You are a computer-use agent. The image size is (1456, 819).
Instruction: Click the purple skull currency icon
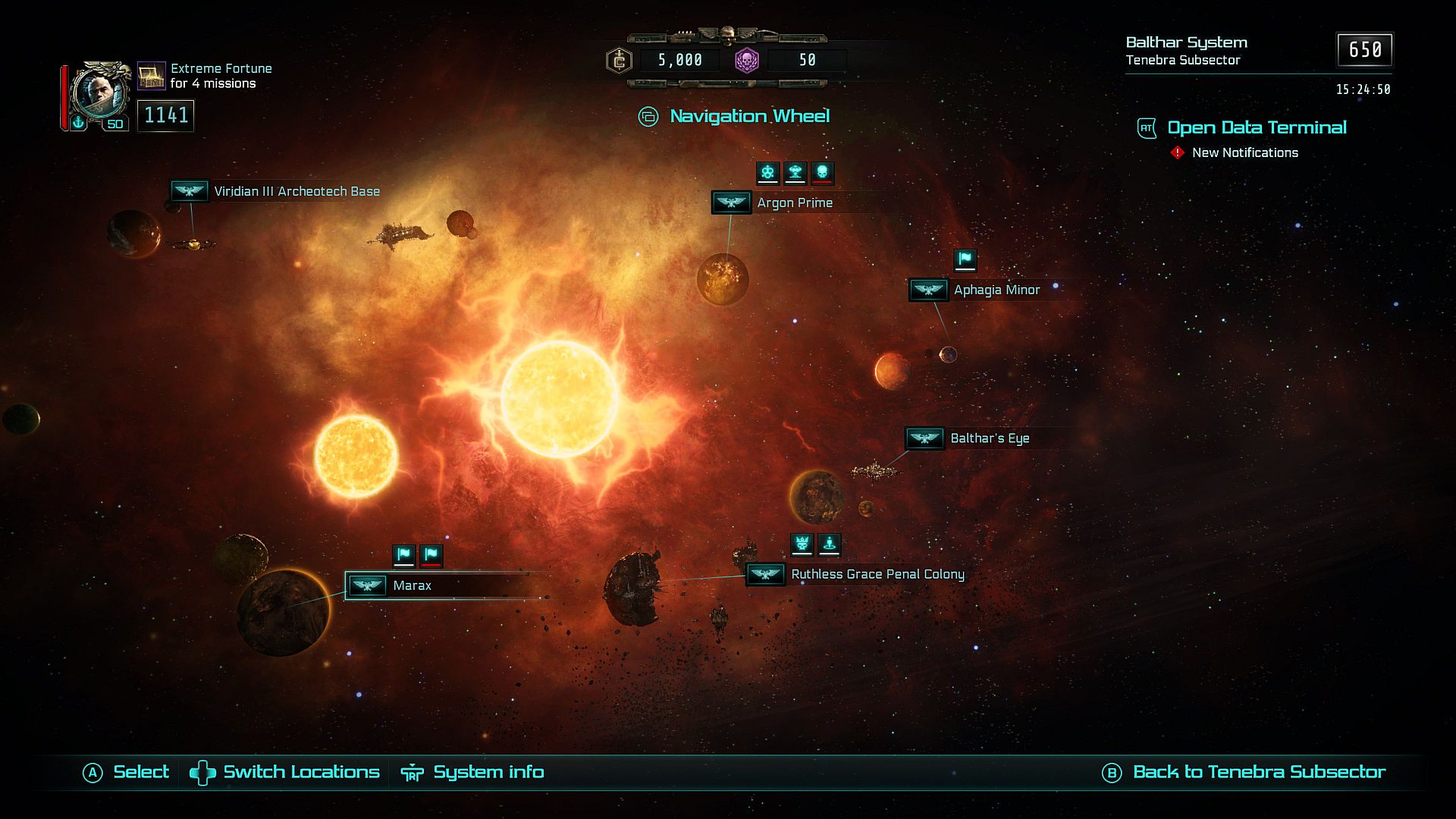[747, 60]
